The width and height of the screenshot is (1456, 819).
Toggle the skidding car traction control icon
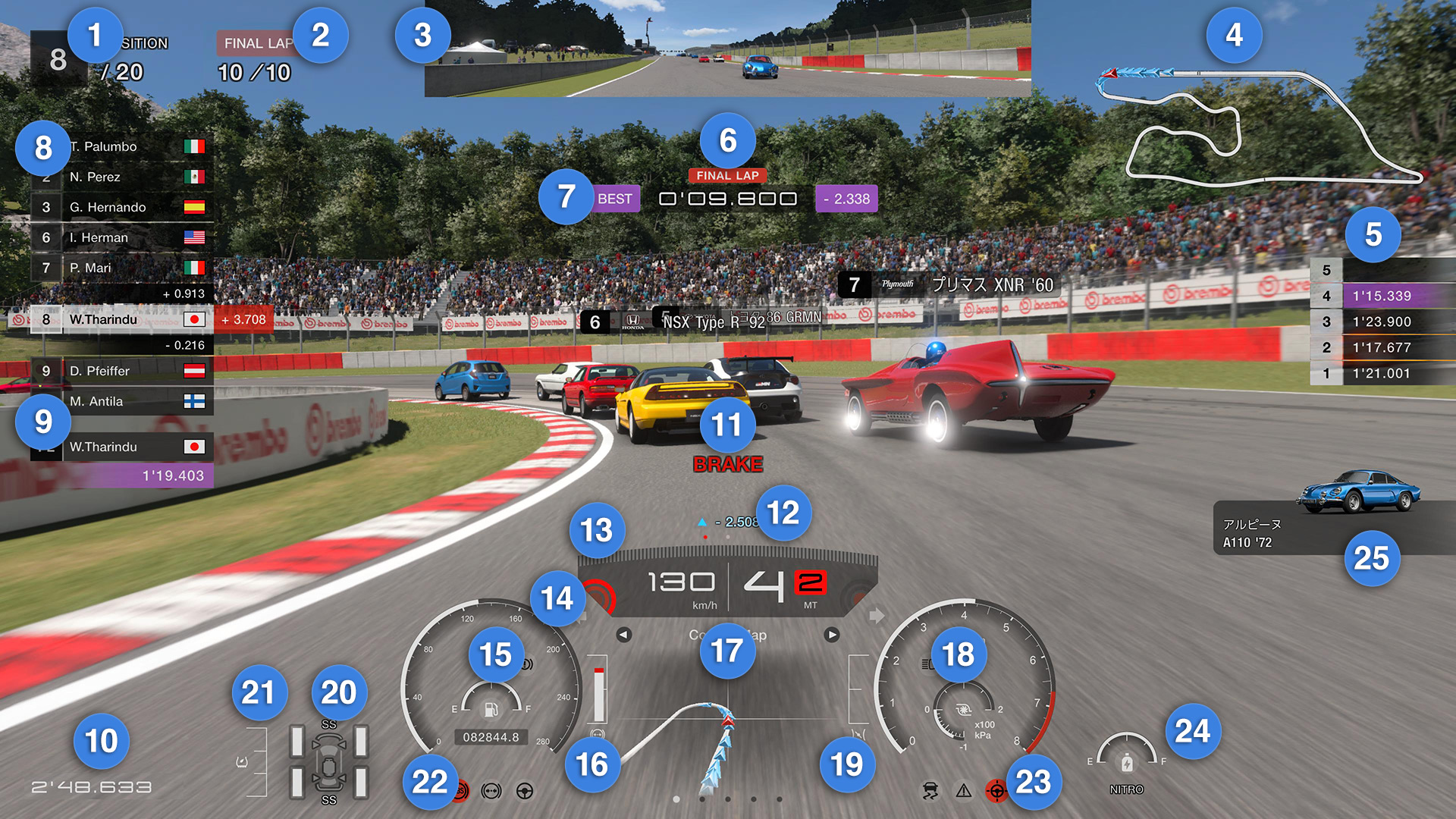pos(930,791)
